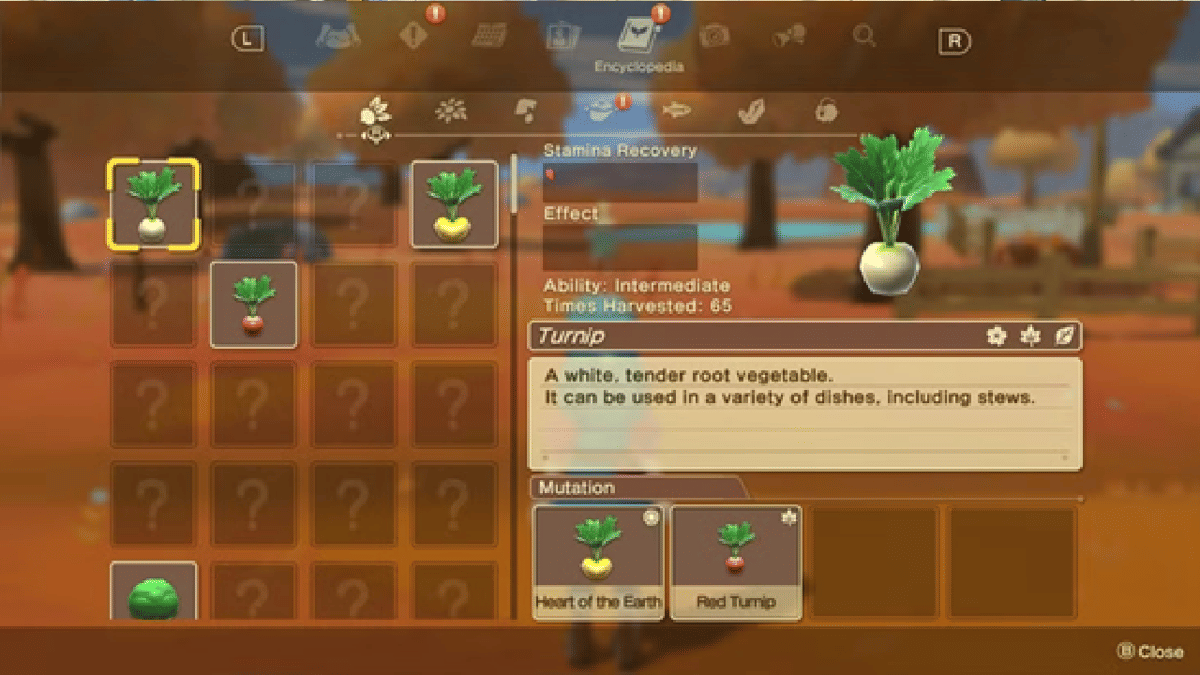Select the red turnip entry in grid
This screenshot has width=1200, height=675.
254,304
